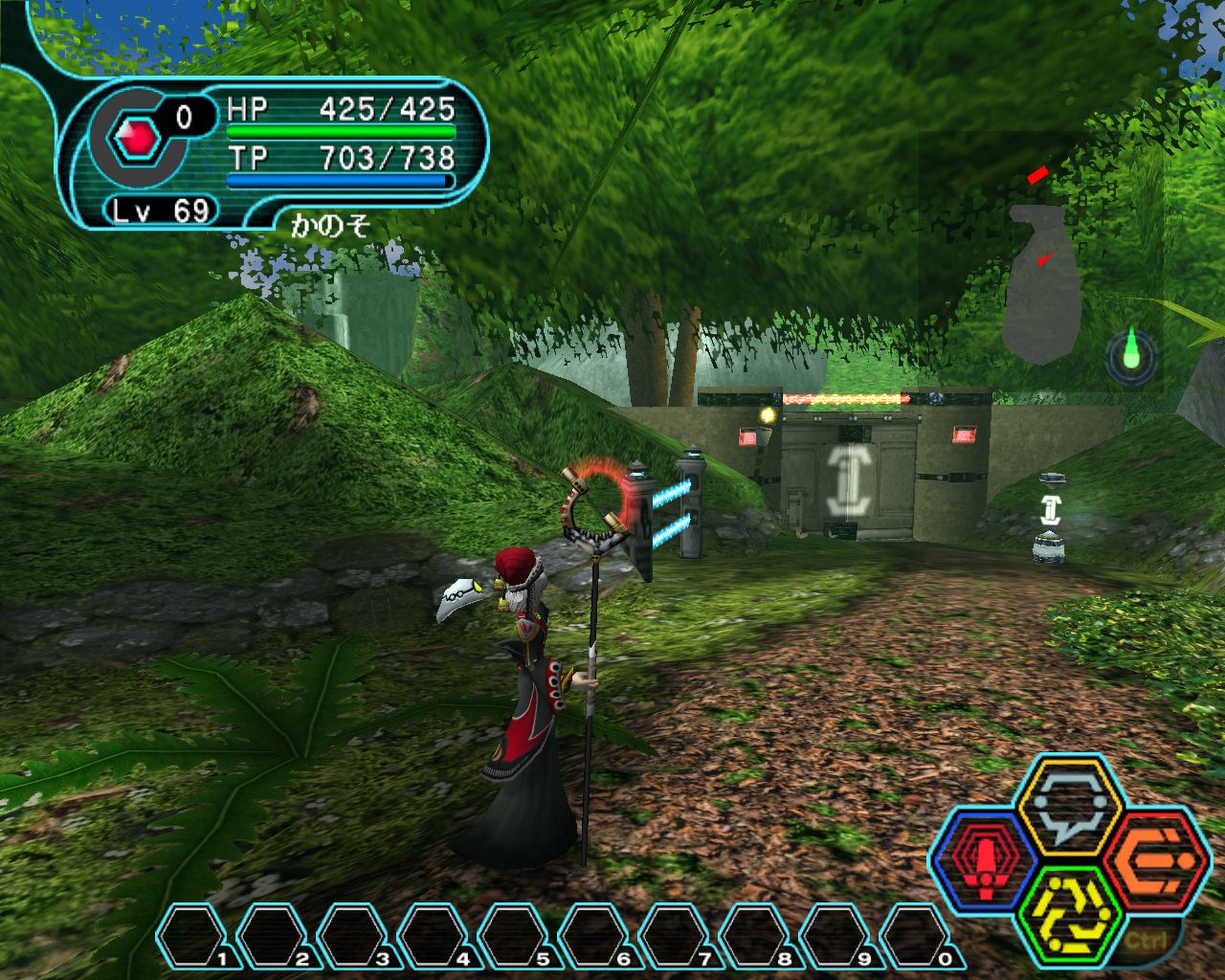Click the red hexagon action icon
This screenshot has width=1225, height=980.
click(983, 856)
